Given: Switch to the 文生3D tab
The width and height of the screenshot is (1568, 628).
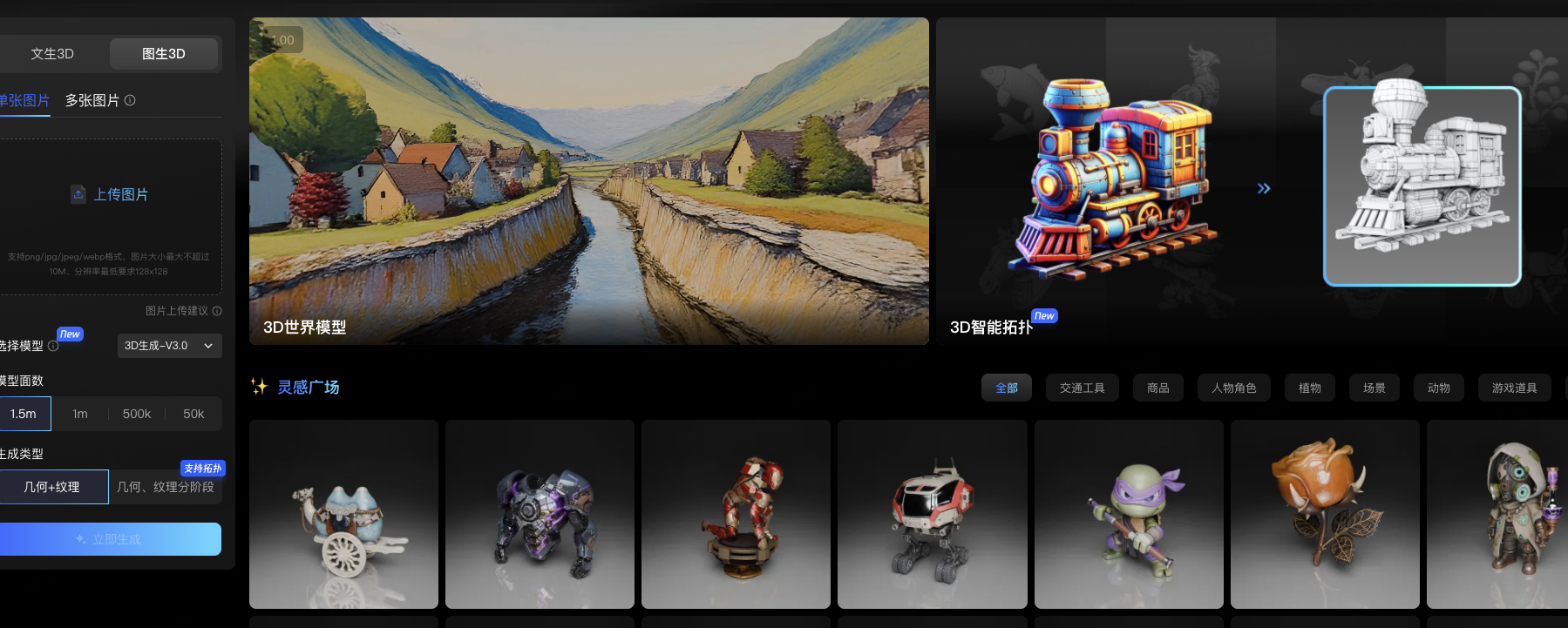Looking at the screenshot, I should point(51,53).
